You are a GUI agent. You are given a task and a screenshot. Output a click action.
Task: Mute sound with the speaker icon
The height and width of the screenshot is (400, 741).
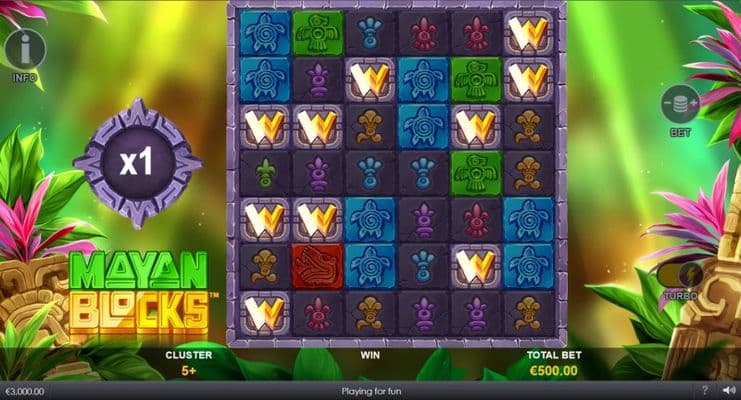pos(728,391)
